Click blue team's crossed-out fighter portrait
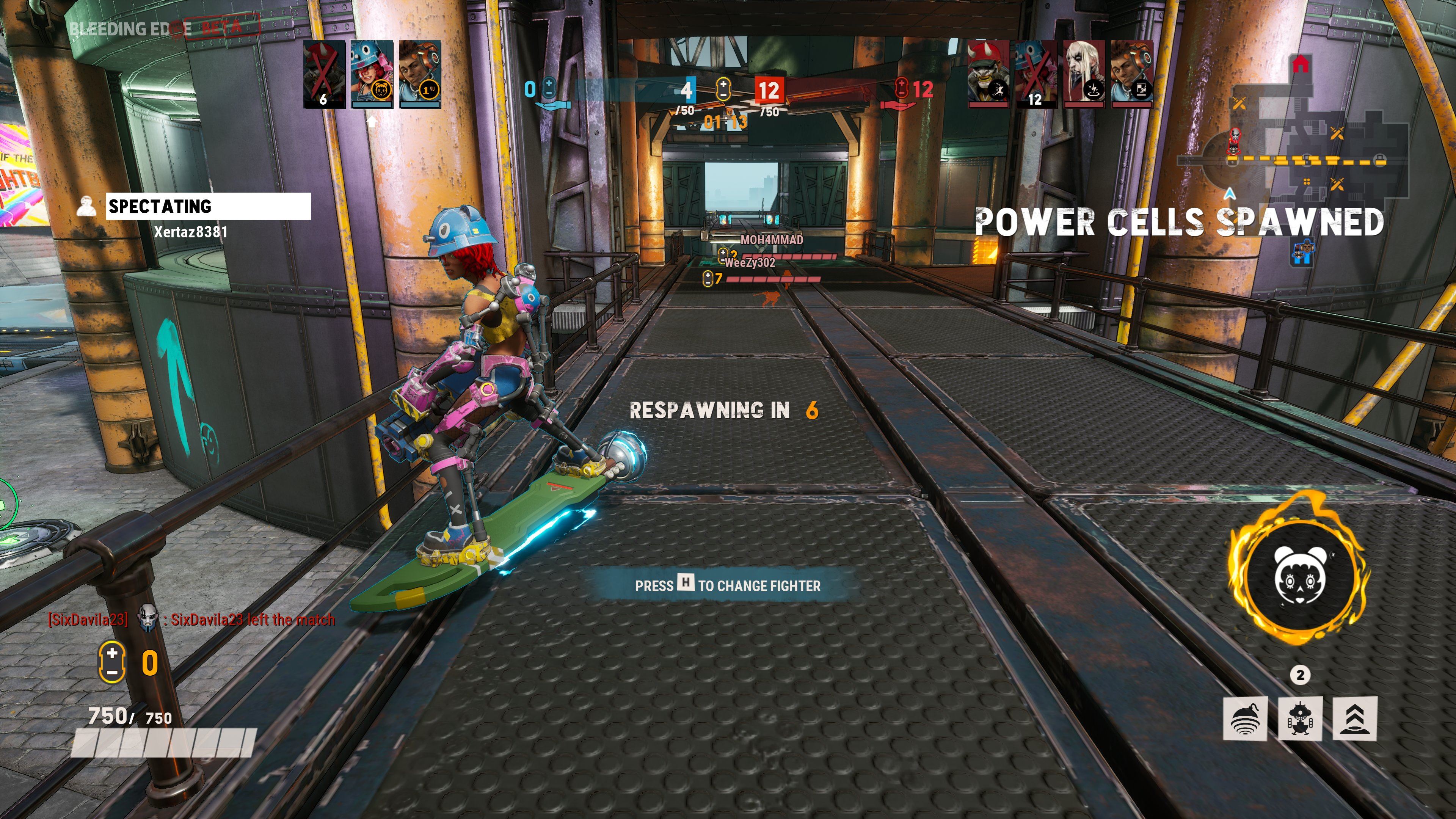 coord(324,74)
